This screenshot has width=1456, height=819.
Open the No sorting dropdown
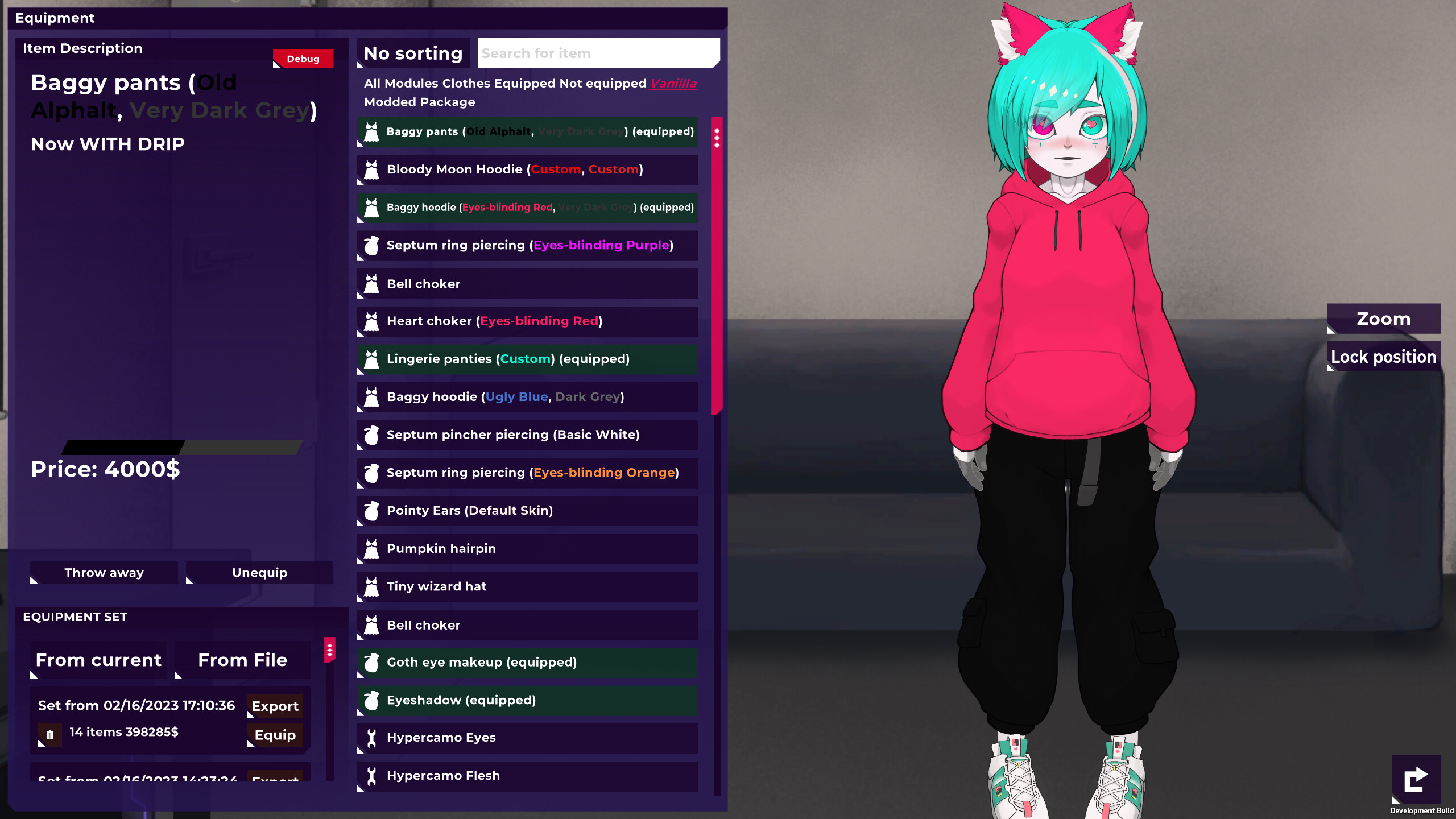pos(413,53)
